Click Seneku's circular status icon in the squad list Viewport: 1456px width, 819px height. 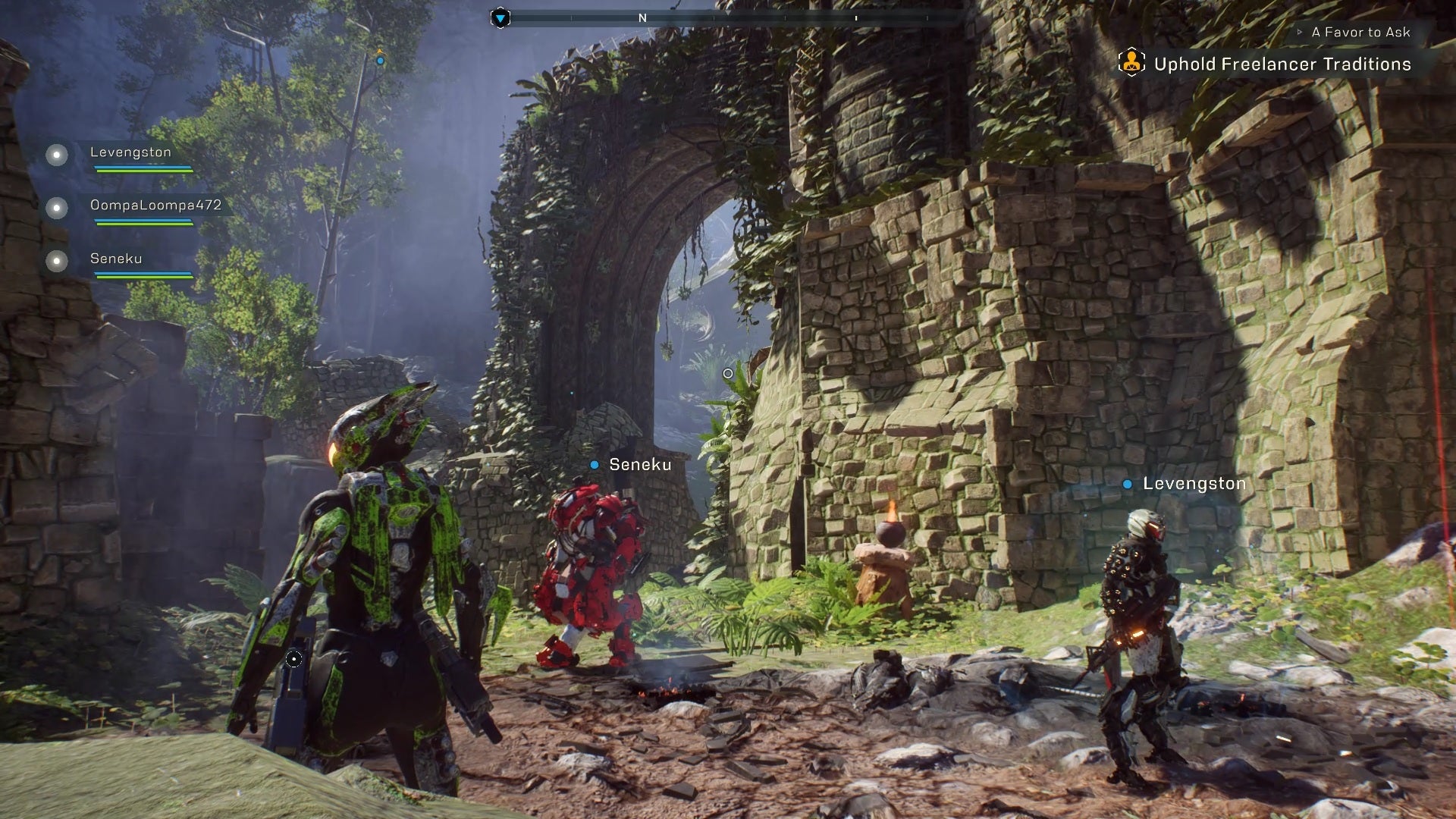[x=55, y=262]
